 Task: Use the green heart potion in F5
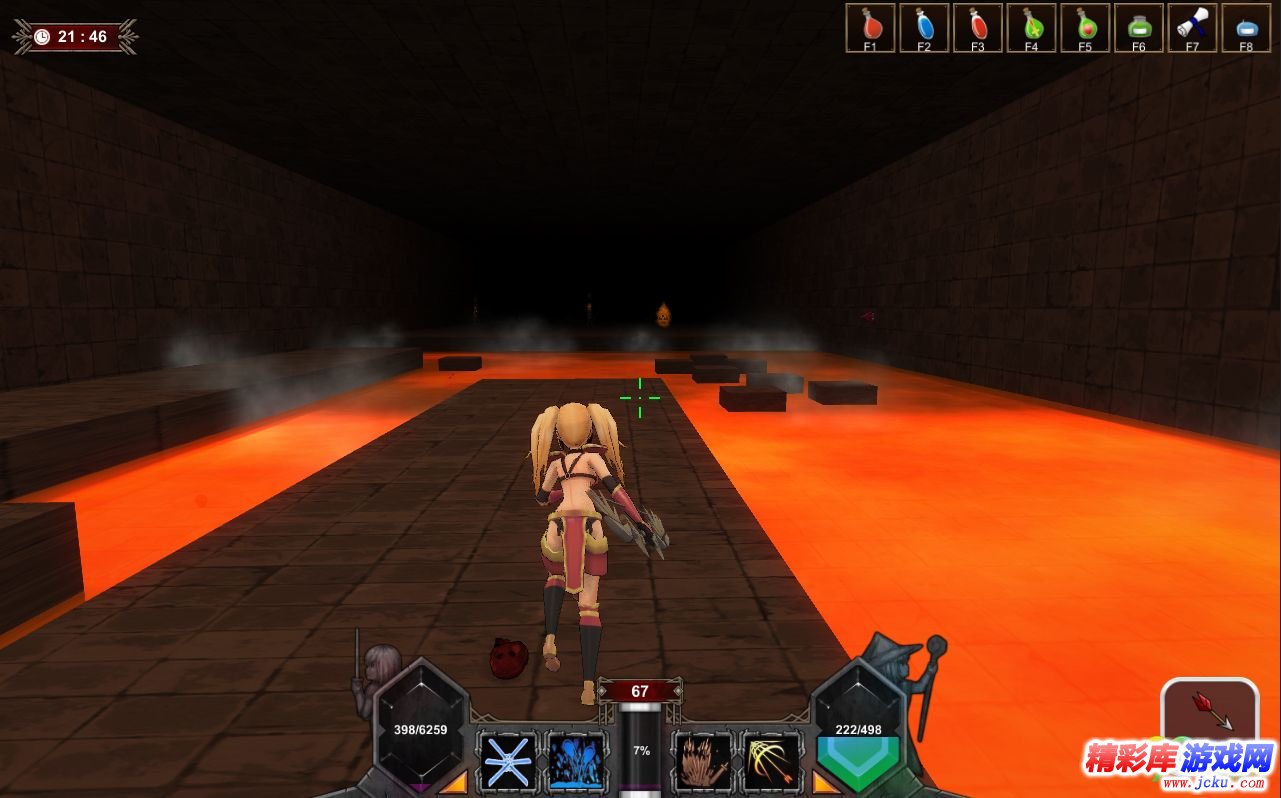pos(1085,27)
